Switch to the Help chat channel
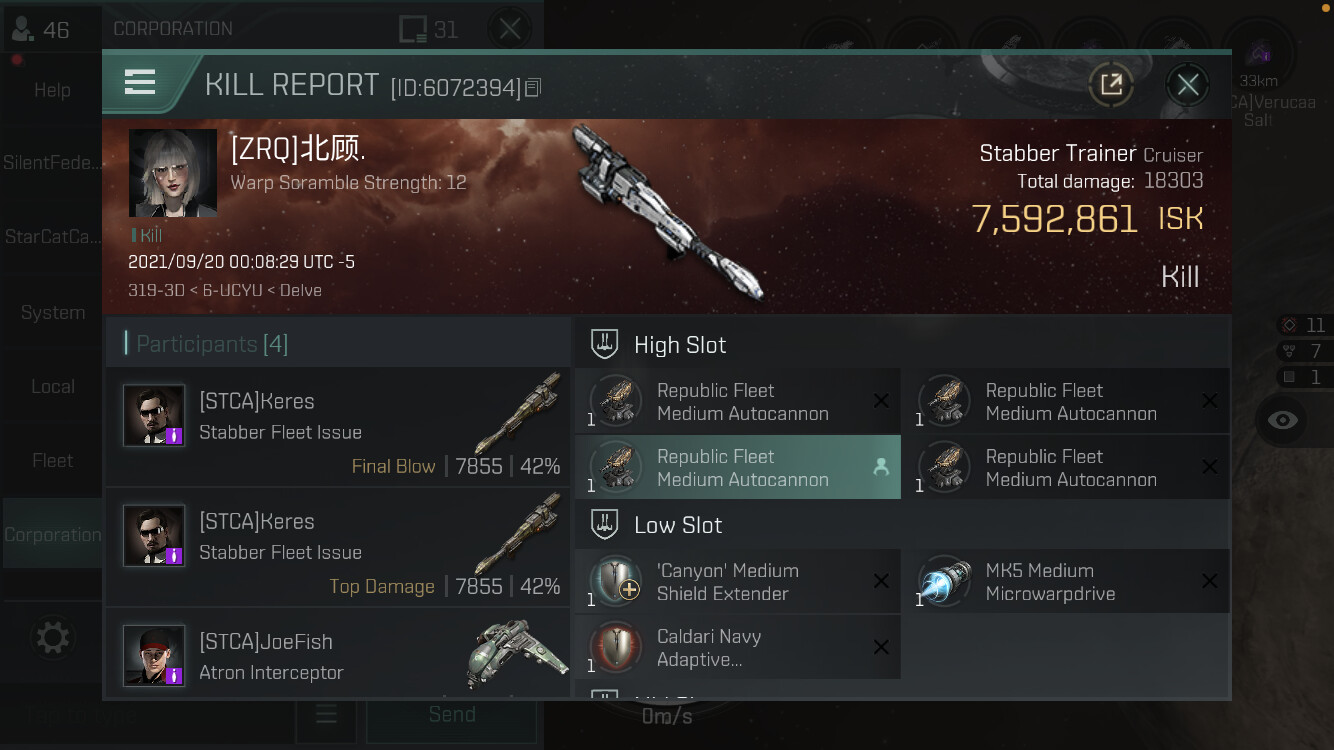 [52, 90]
